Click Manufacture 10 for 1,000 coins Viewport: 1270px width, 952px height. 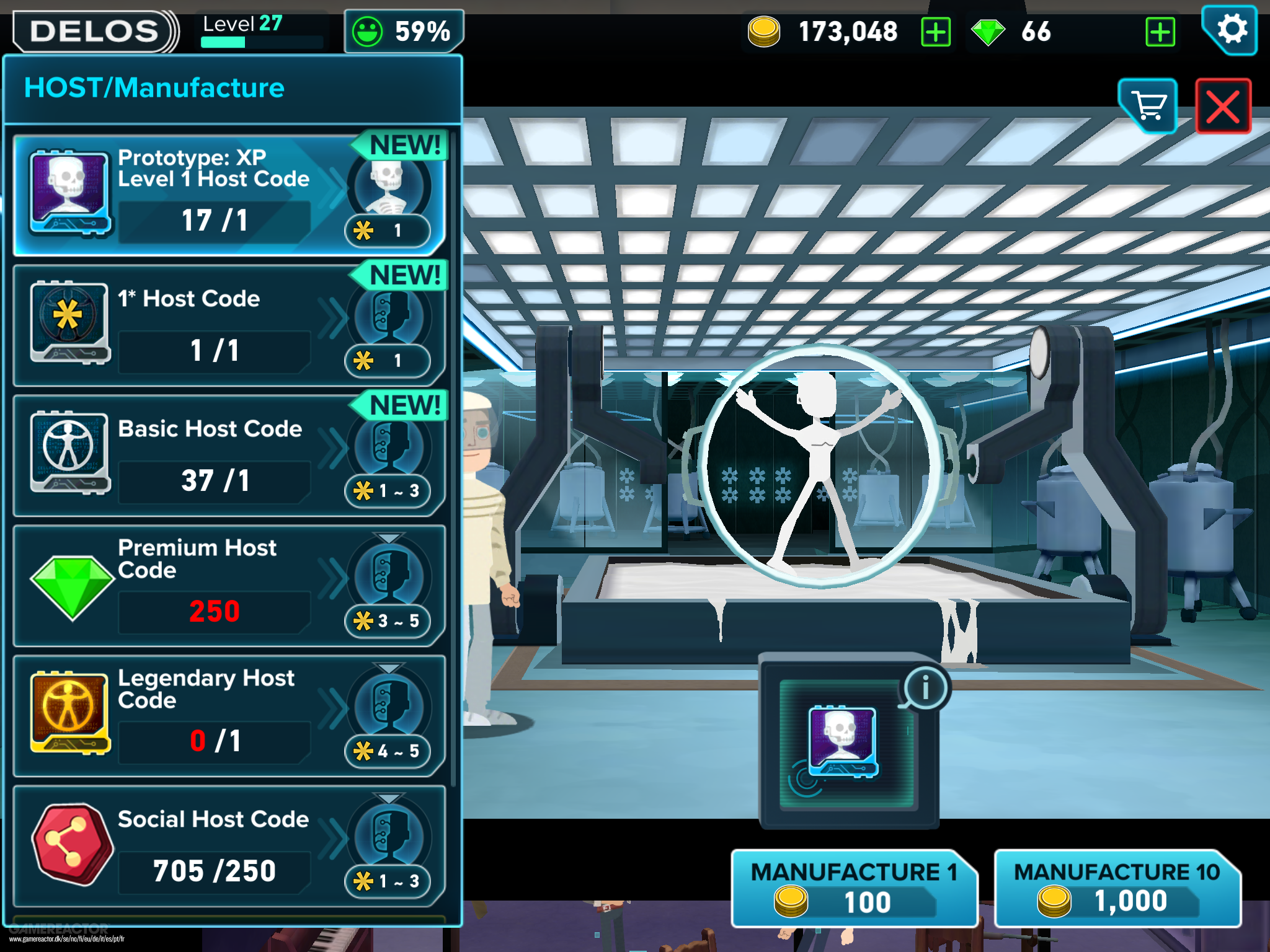pos(1117,888)
